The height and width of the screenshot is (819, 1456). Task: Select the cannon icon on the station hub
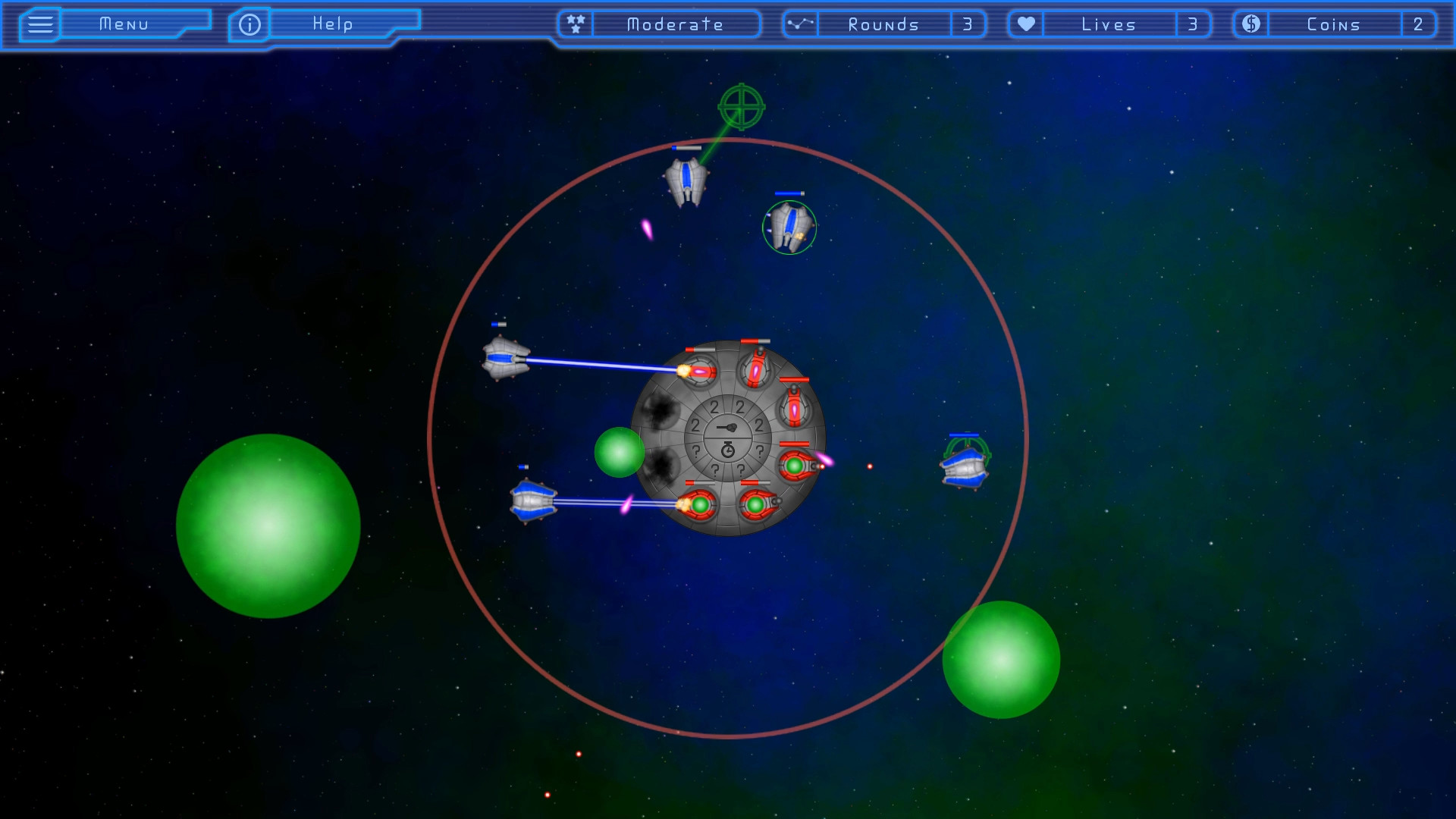point(727,428)
